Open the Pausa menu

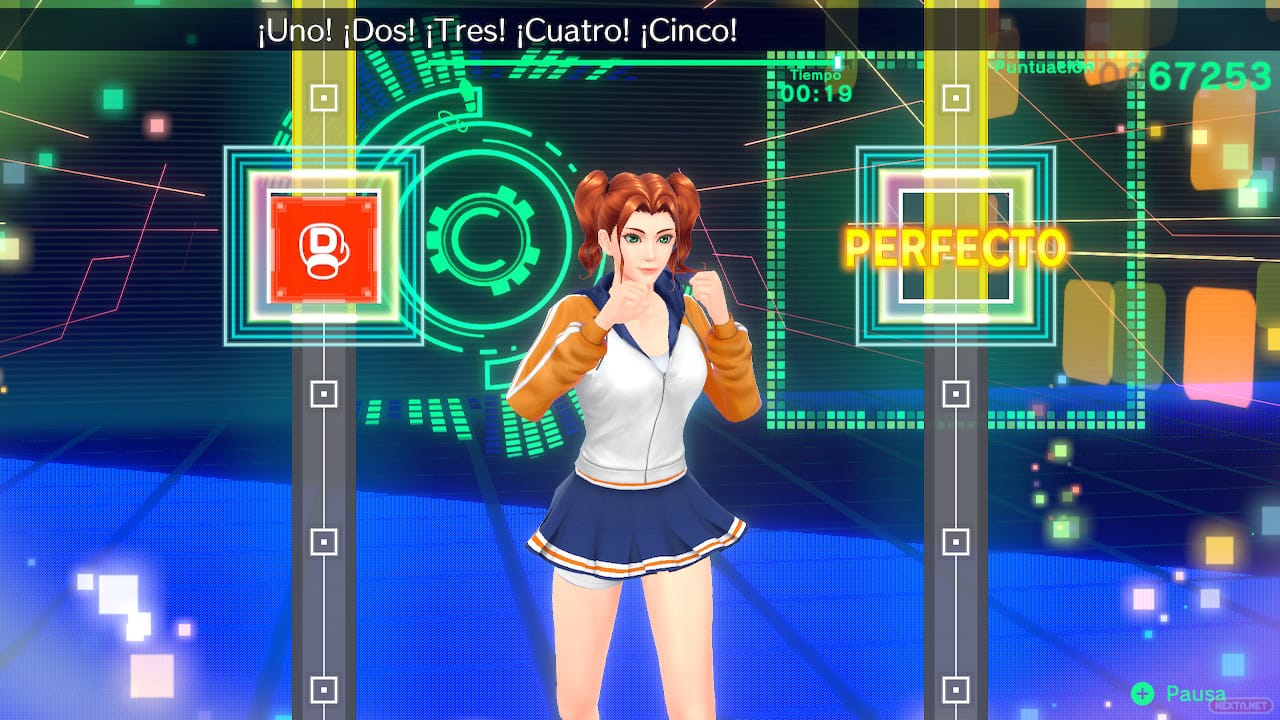1196,694
